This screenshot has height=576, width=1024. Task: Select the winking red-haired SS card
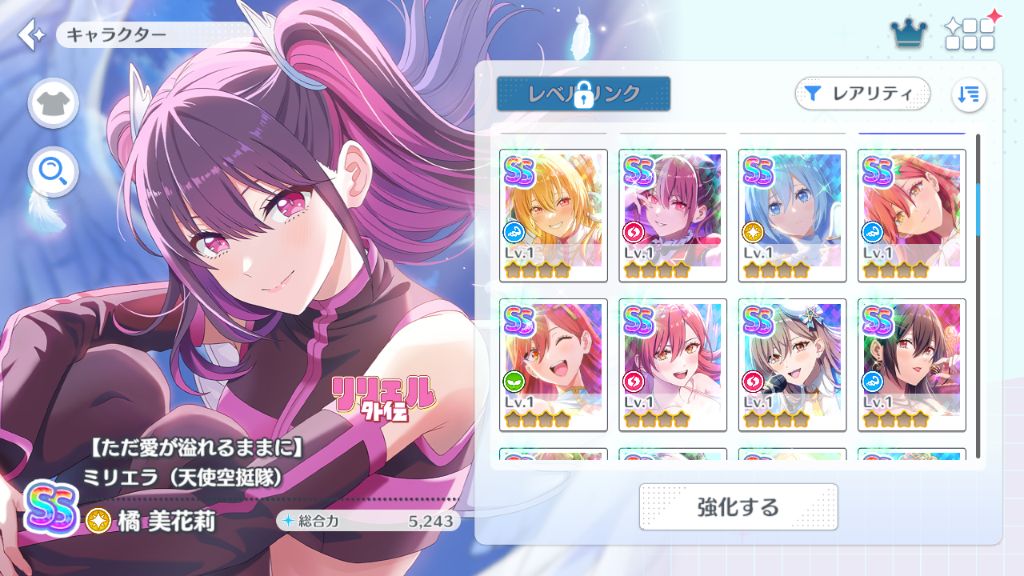(x=553, y=364)
